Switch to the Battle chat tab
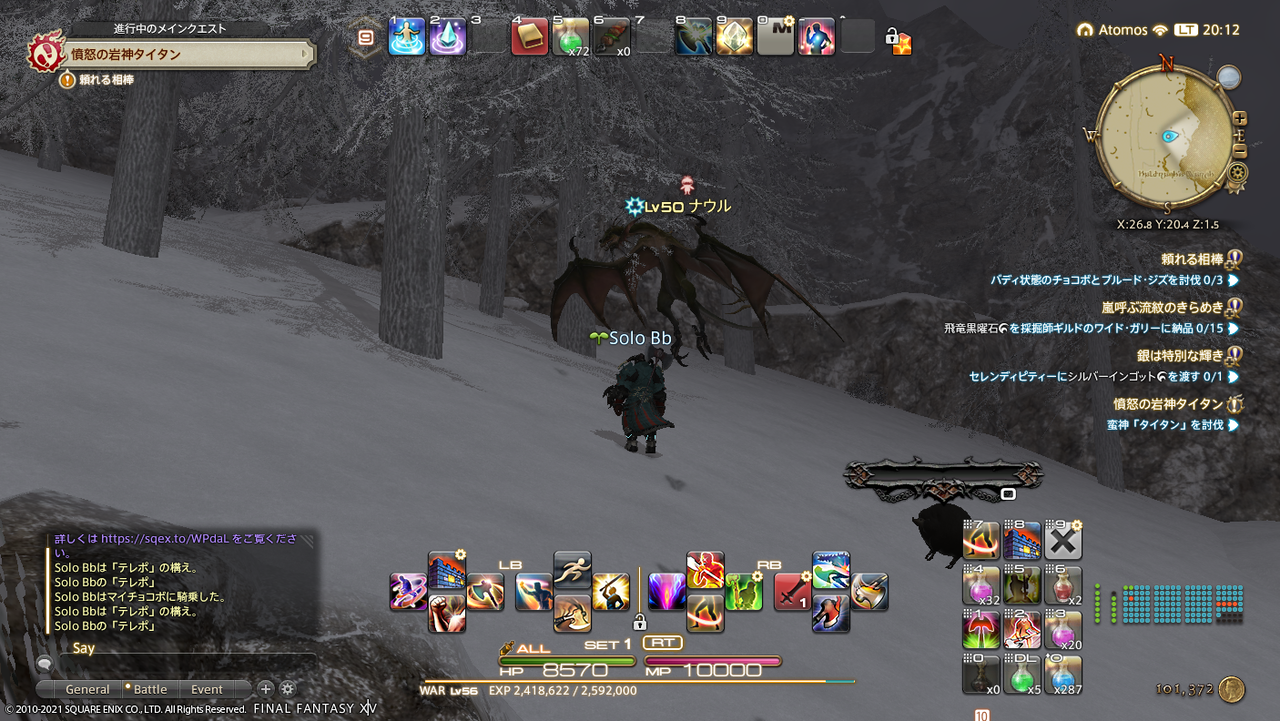 tap(150, 689)
